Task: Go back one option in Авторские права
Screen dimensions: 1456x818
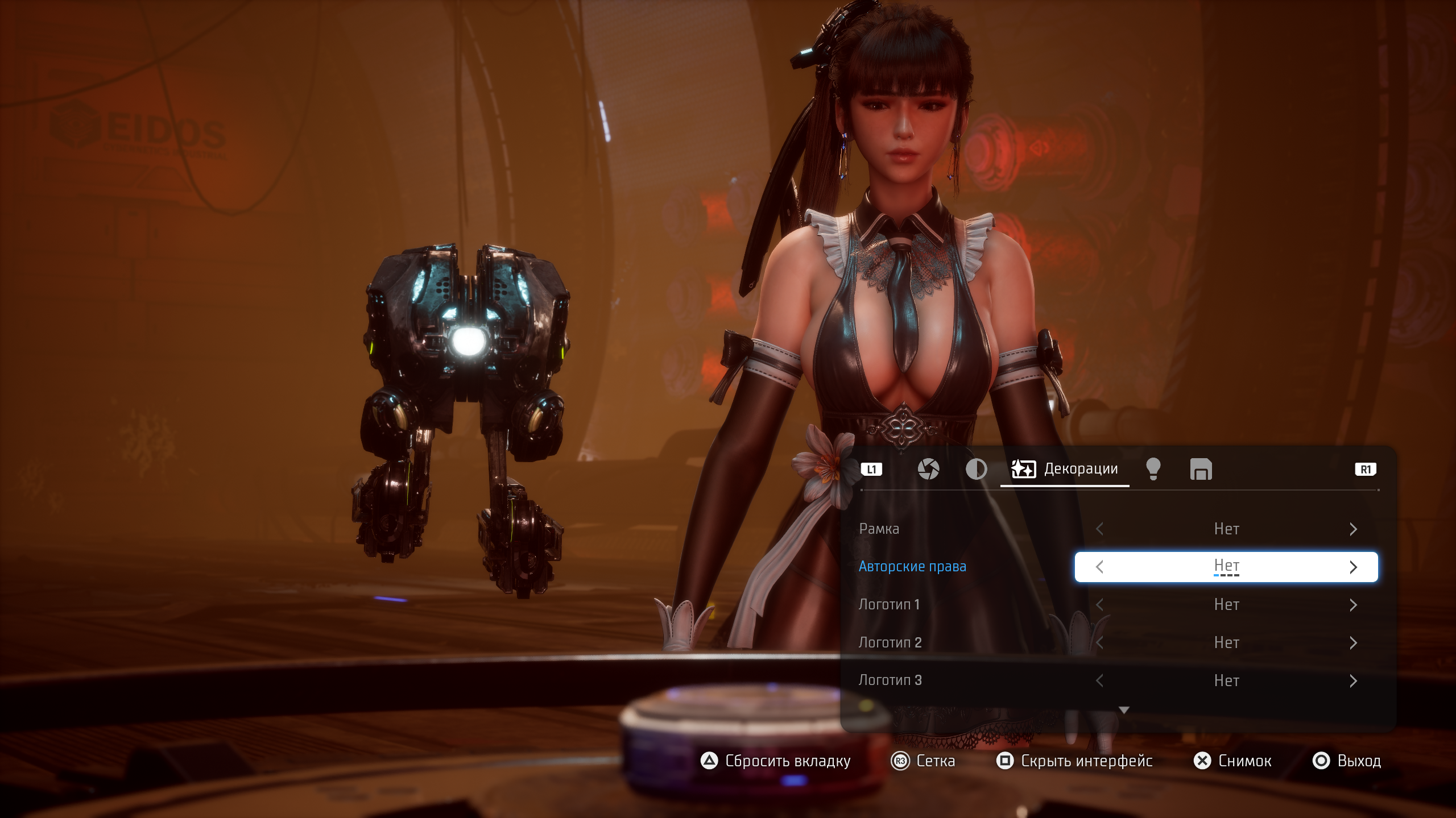Action: tap(1099, 567)
